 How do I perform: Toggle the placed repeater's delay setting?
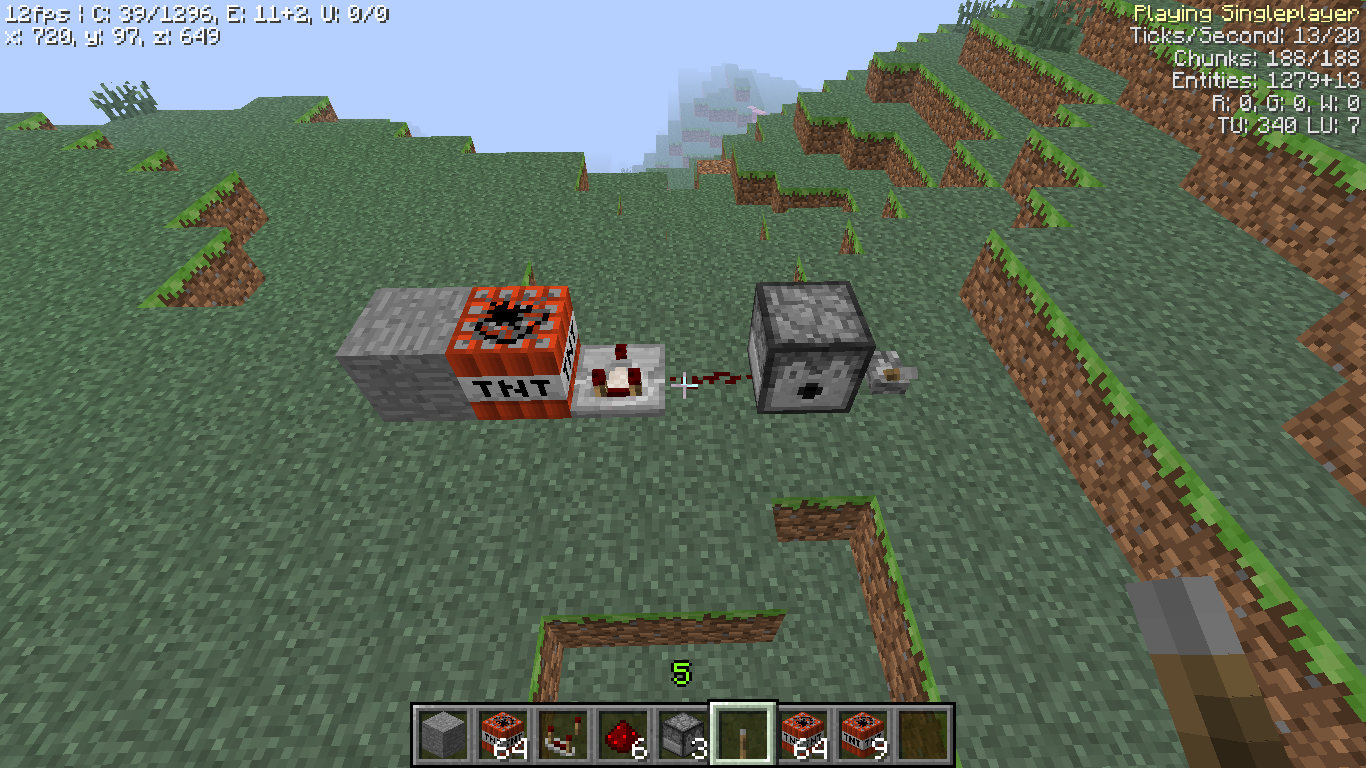[620, 380]
